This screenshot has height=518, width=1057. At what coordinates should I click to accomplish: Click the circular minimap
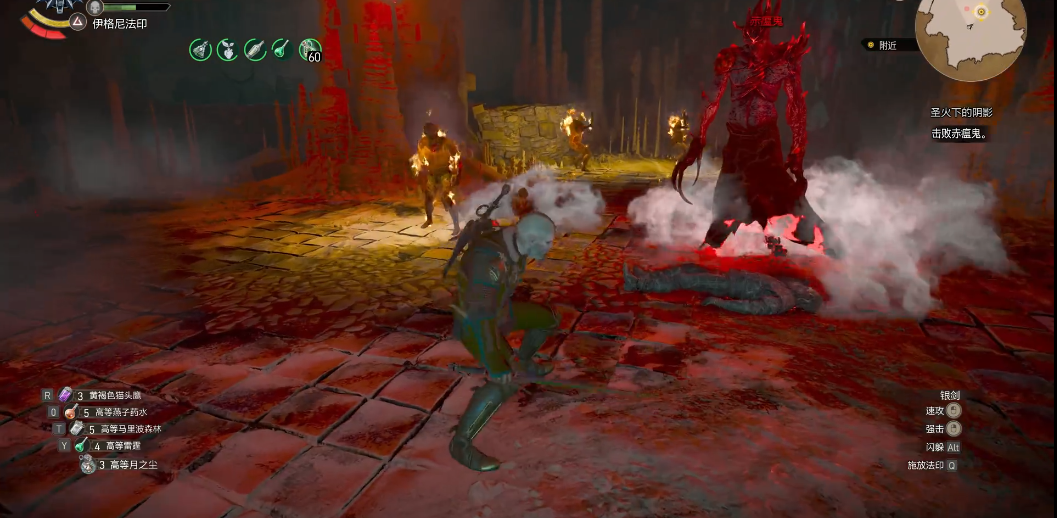pos(970,36)
